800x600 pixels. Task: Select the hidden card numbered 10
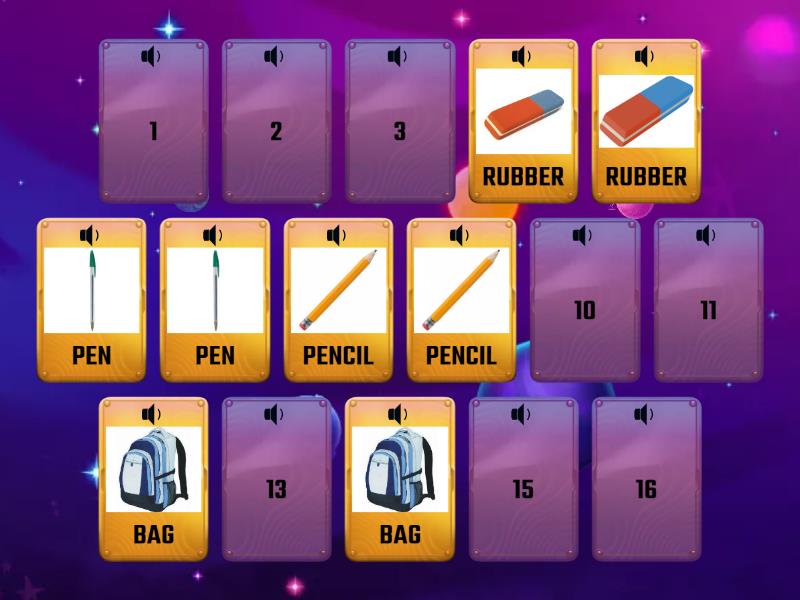tap(585, 310)
